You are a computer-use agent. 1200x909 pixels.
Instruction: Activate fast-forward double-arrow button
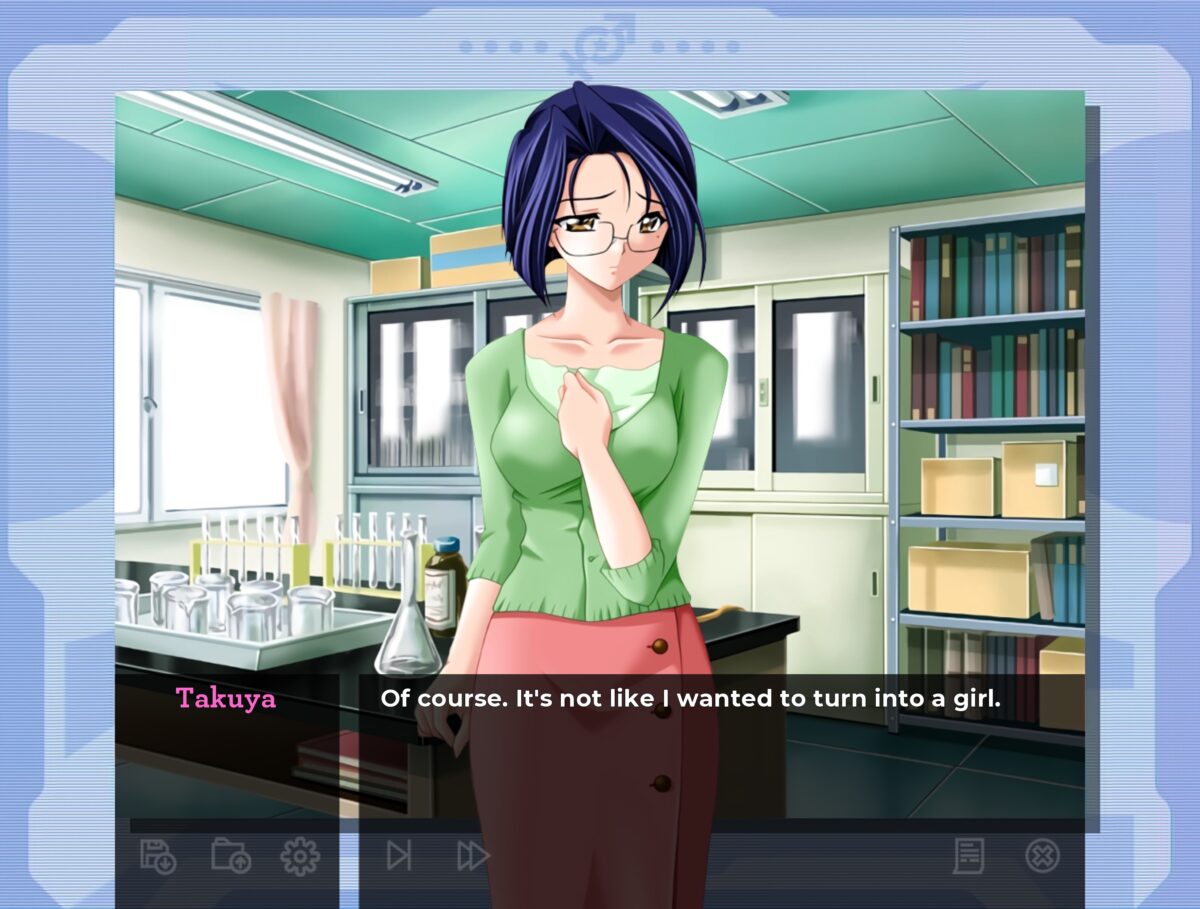click(x=472, y=856)
